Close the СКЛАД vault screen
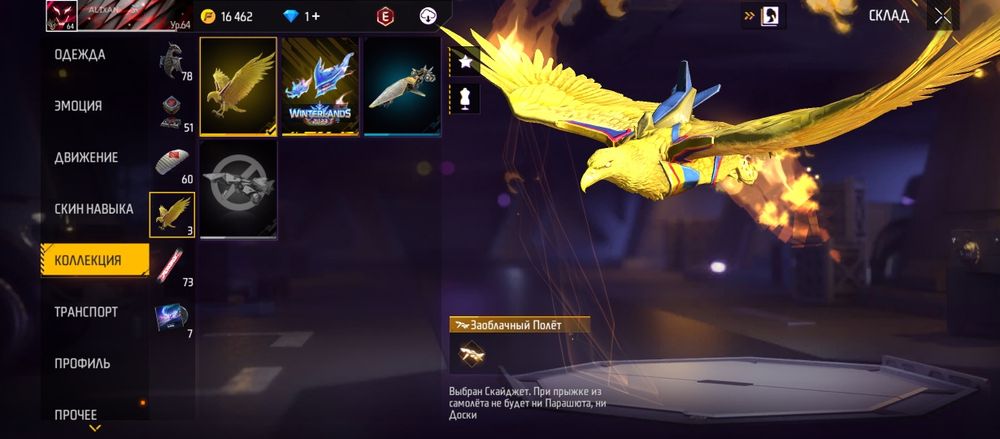Screen dimensions: 1000x439 942,16
